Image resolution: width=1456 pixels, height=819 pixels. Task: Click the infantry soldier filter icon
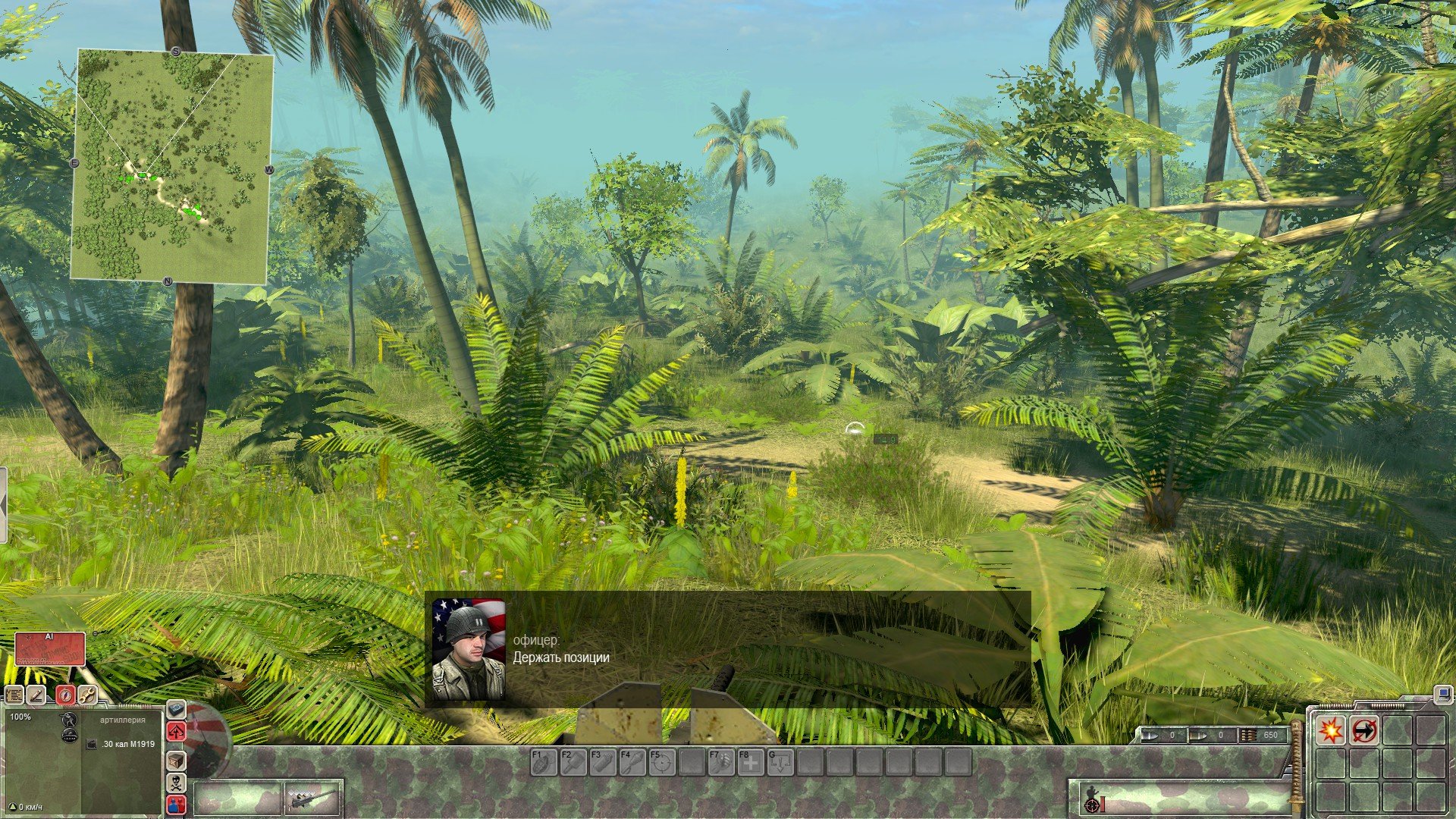69,719
